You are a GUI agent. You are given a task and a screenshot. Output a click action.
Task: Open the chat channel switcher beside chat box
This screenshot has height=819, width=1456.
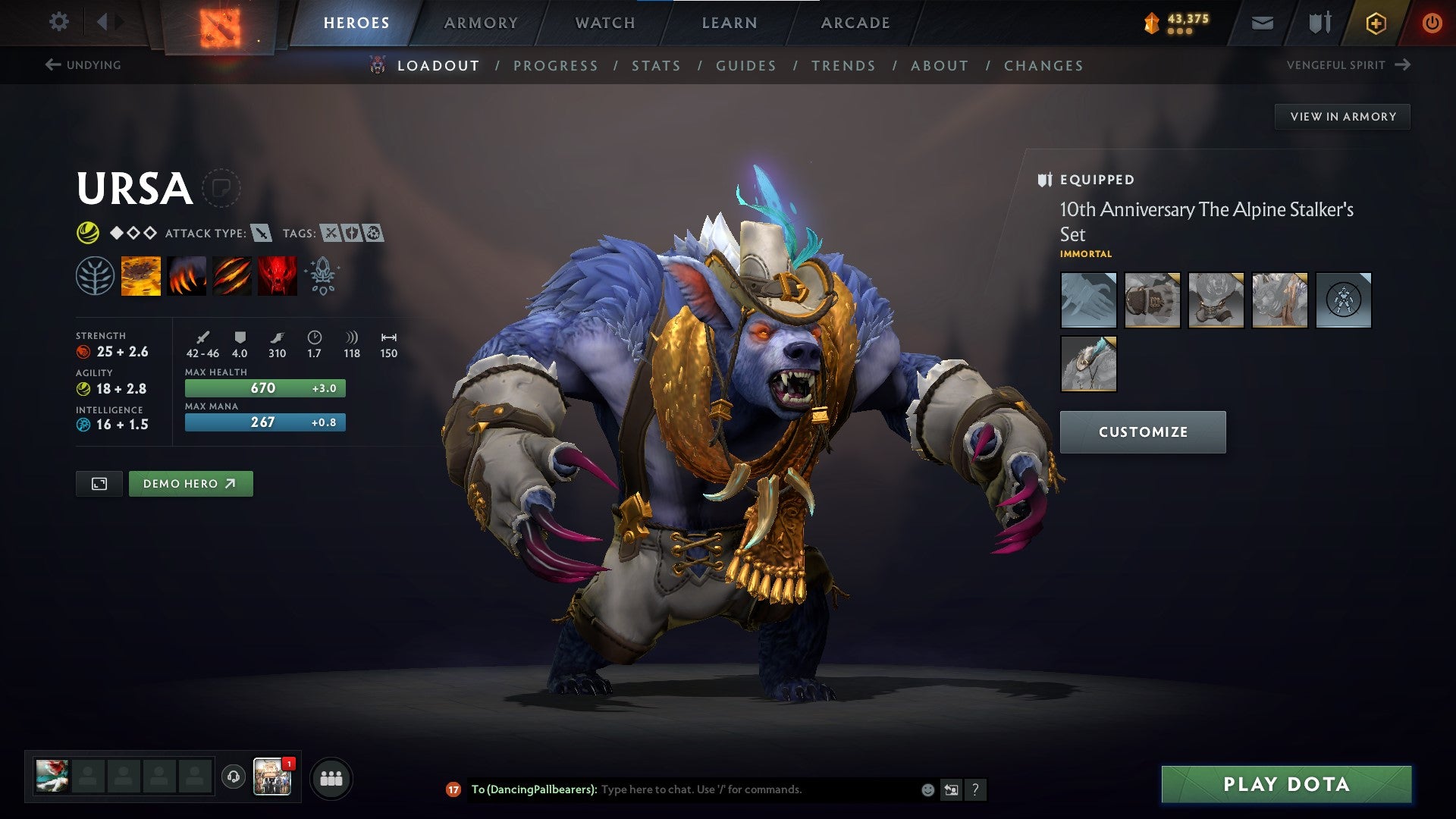coord(952,789)
